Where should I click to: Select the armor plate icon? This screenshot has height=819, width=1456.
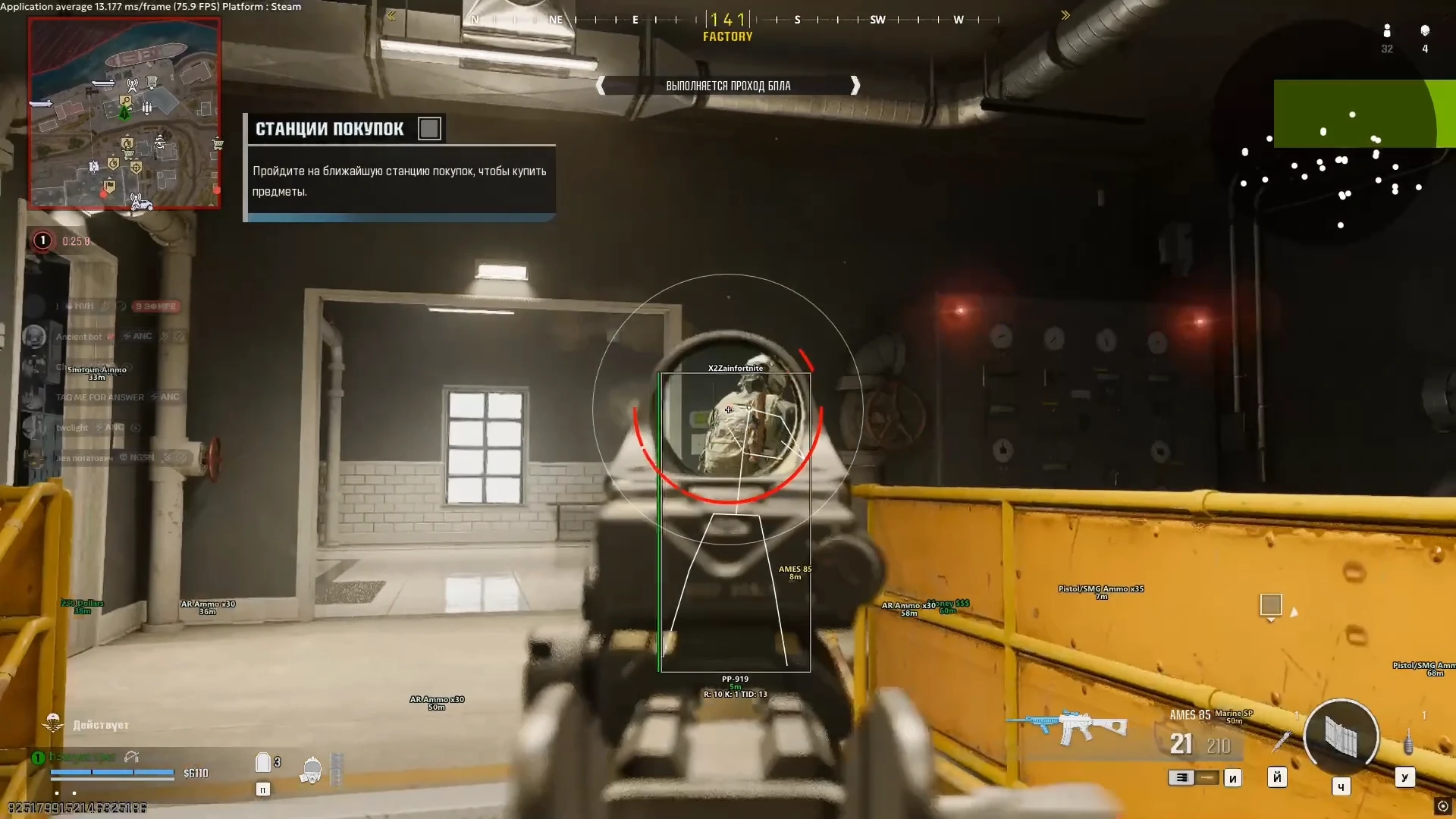click(x=263, y=763)
